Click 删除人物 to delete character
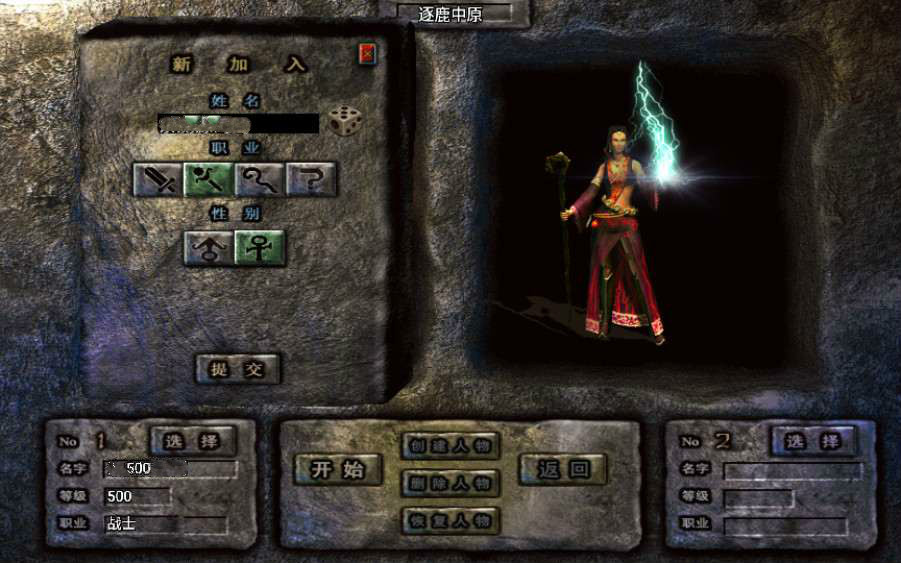The height and width of the screenshot is (563, 901). pyautogui.click(x=450, y=483)
